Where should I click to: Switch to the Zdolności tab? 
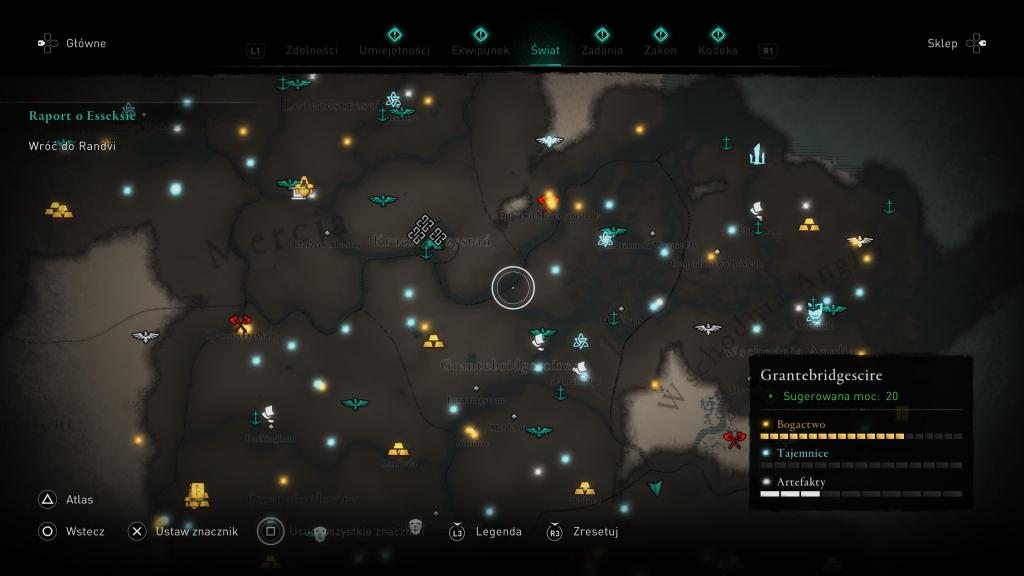coord(311,50)
